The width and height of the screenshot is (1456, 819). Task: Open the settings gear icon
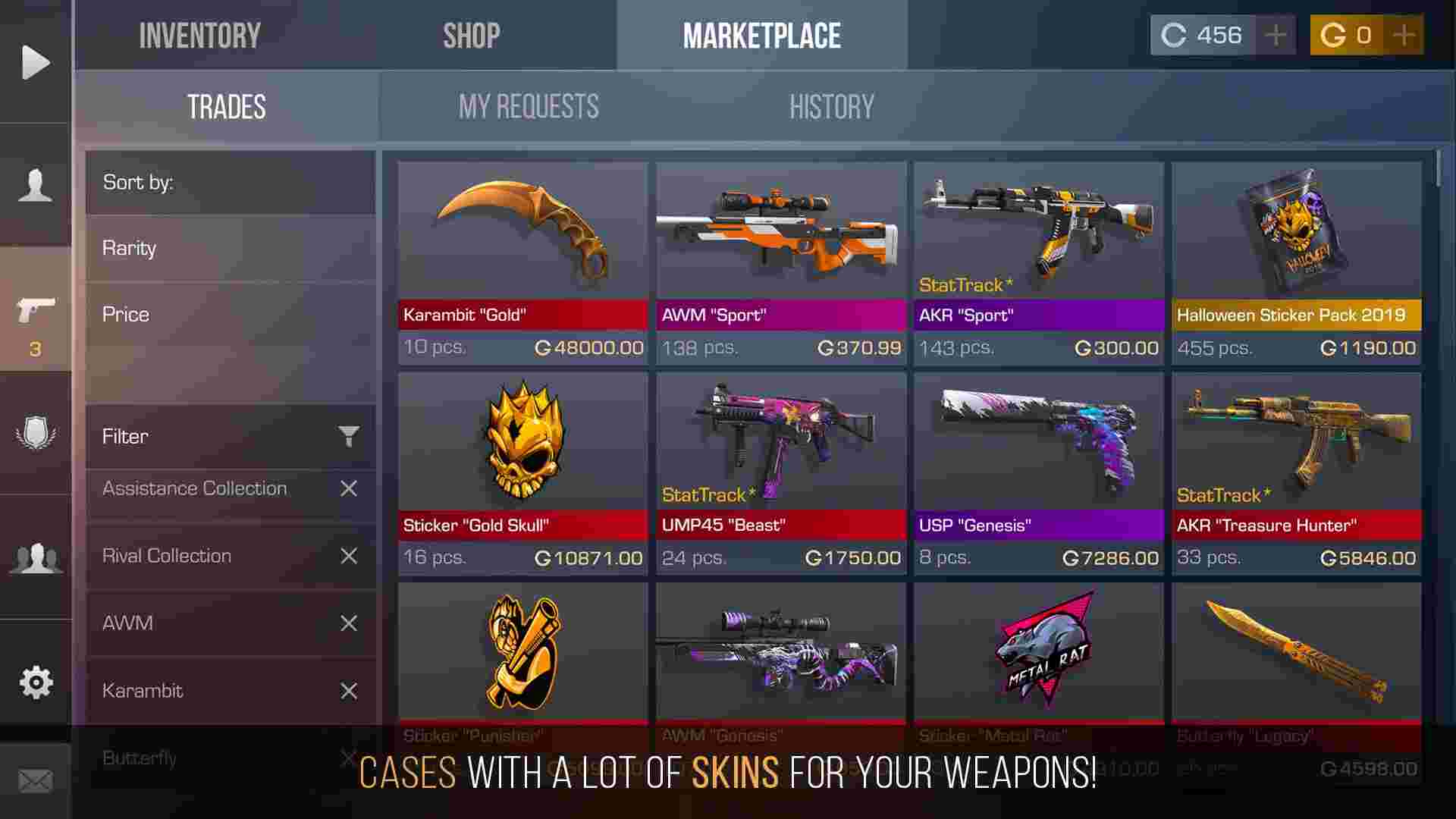36,682
